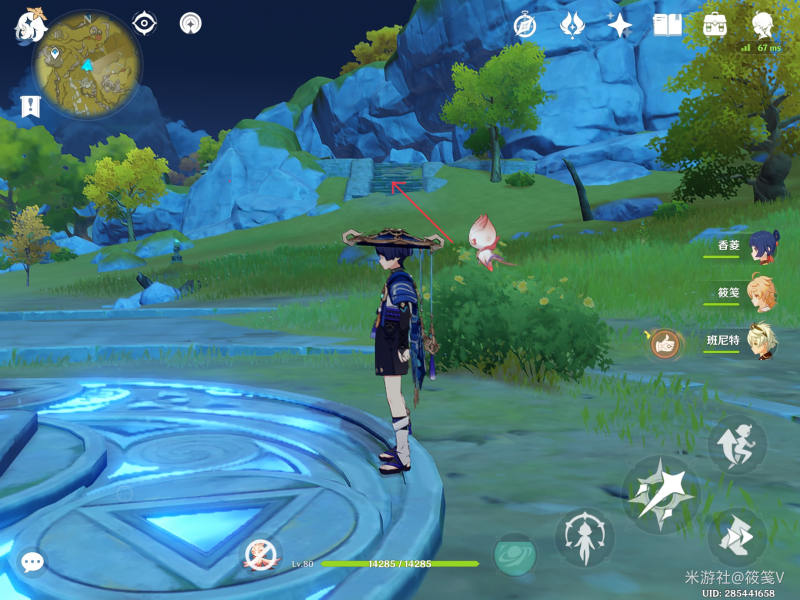Open the character profile screen icon

(x=763, y=24)
